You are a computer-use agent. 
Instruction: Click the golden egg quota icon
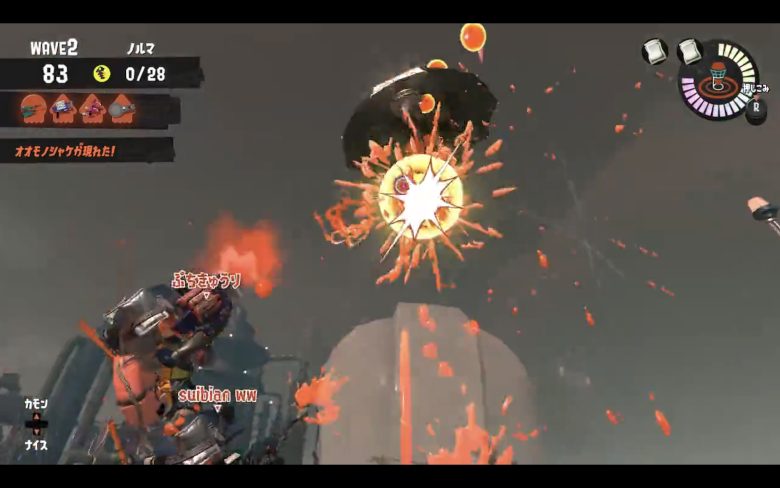pos(101,73)
